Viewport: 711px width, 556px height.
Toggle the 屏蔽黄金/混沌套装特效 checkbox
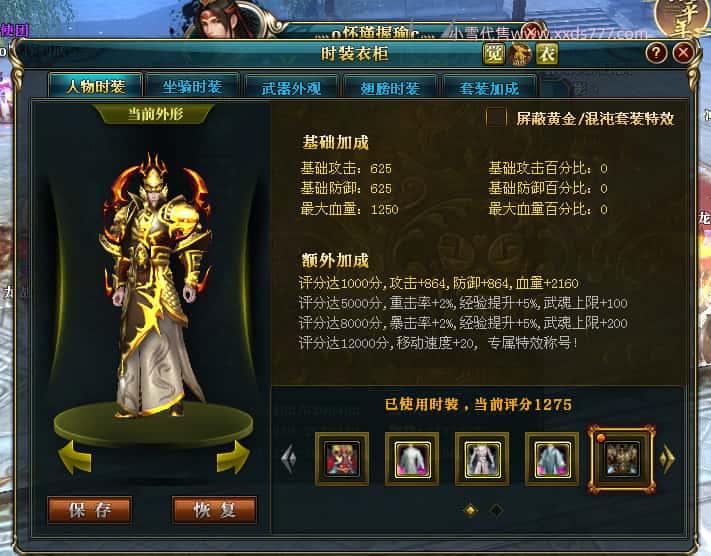496,118
